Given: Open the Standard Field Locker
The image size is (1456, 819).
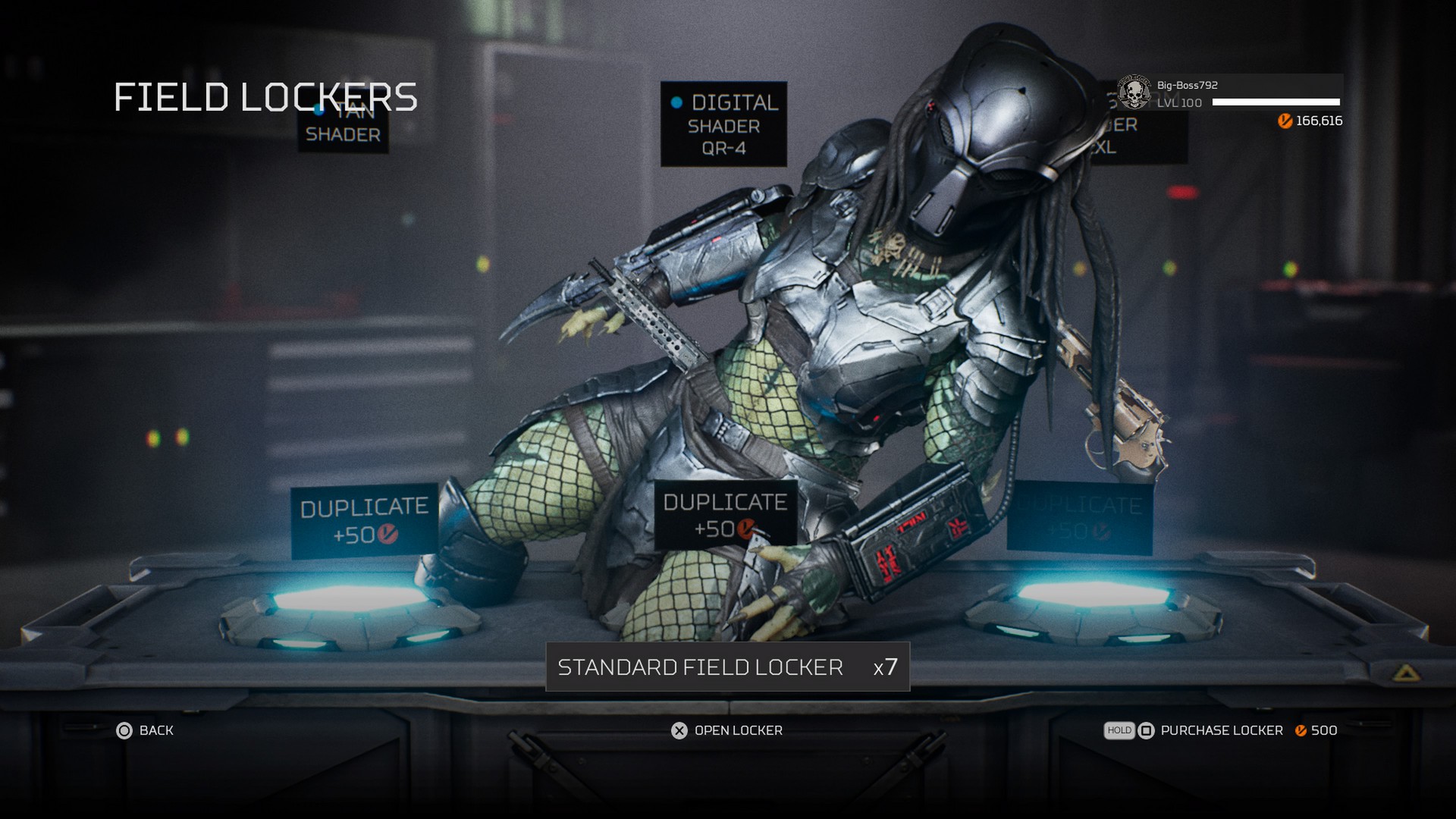Looking at the screenshot, I should [x=727, y=667].
